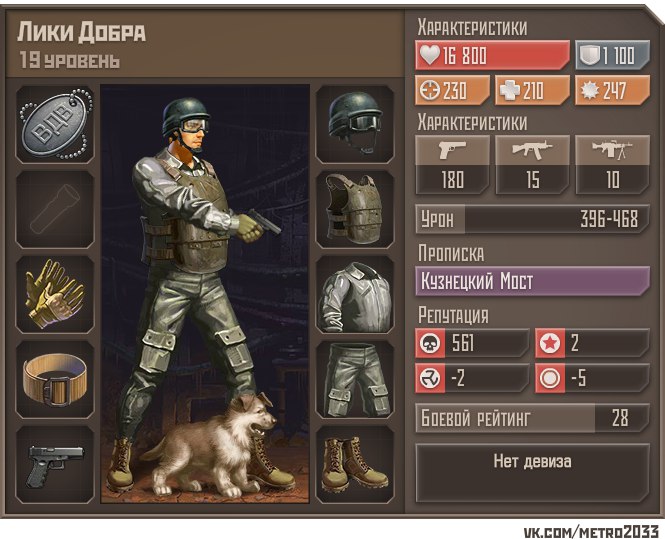This screenshot has width=665, height=539.
Task: Click the skull reputation entry with 561
Action: pos(472,343)
